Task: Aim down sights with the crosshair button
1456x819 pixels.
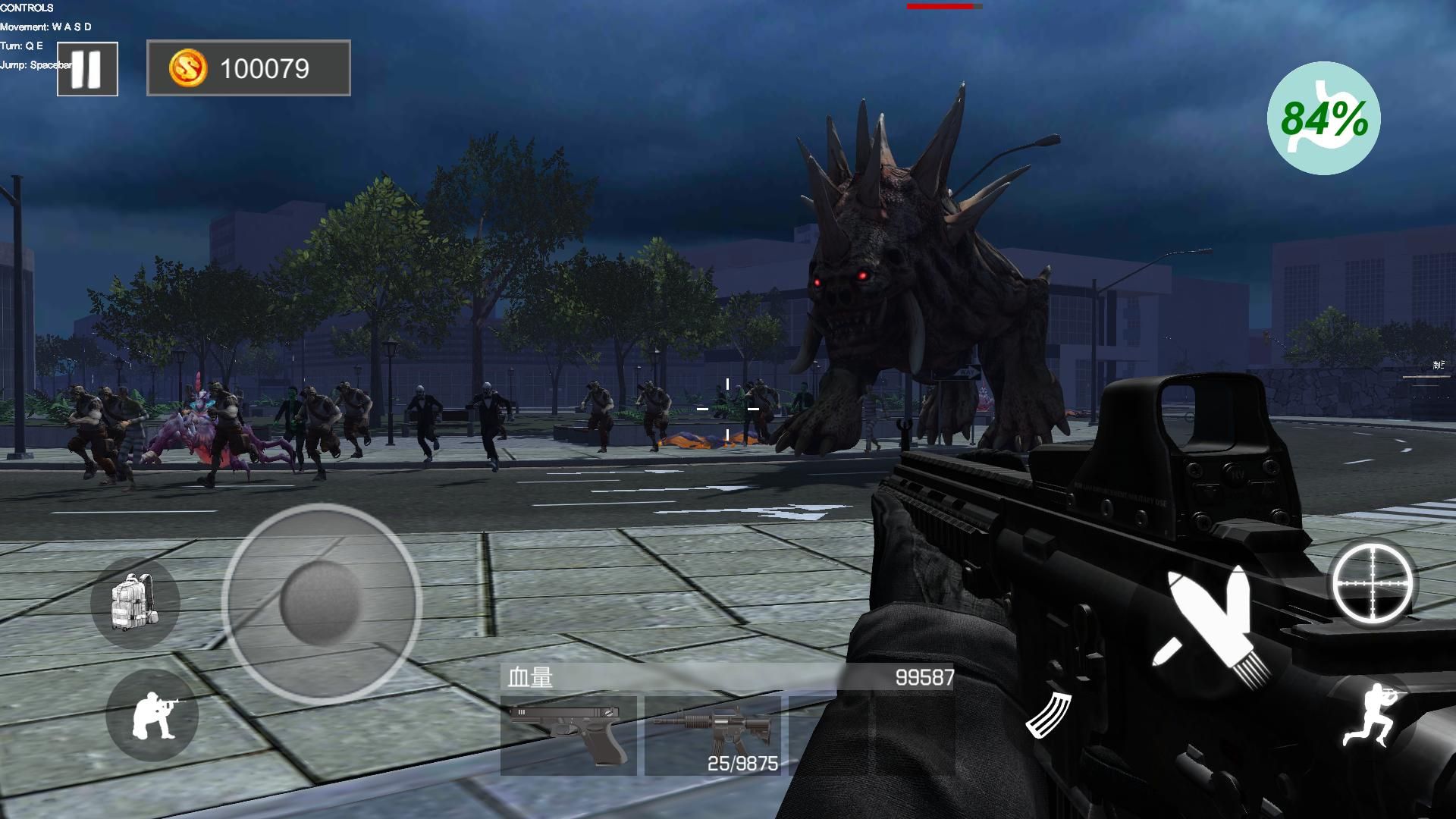Action: click(x=1373, y=582)
